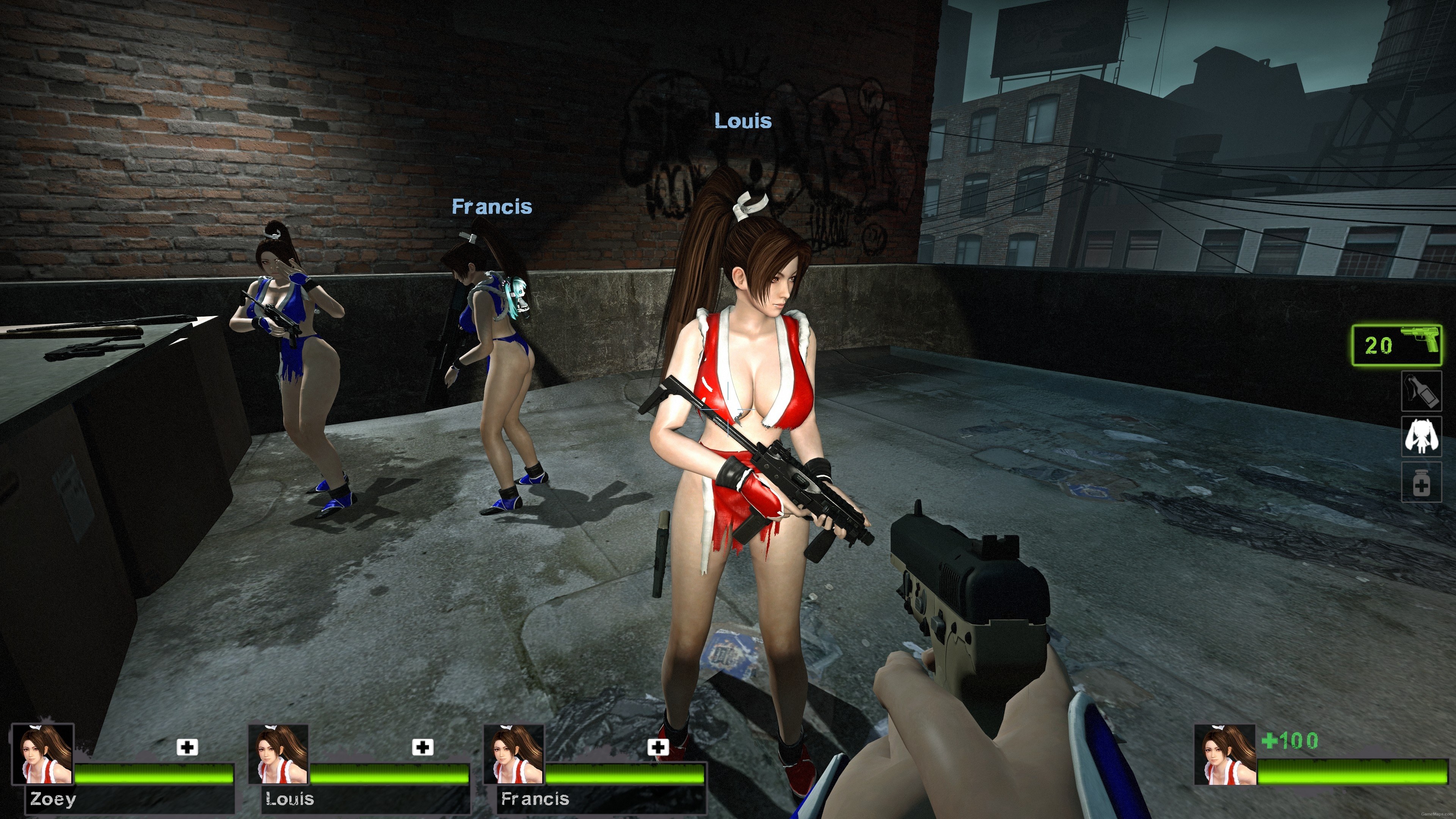Choose the Miku figure item slot
This screenshot has height=819, width=1456.
1420,436
